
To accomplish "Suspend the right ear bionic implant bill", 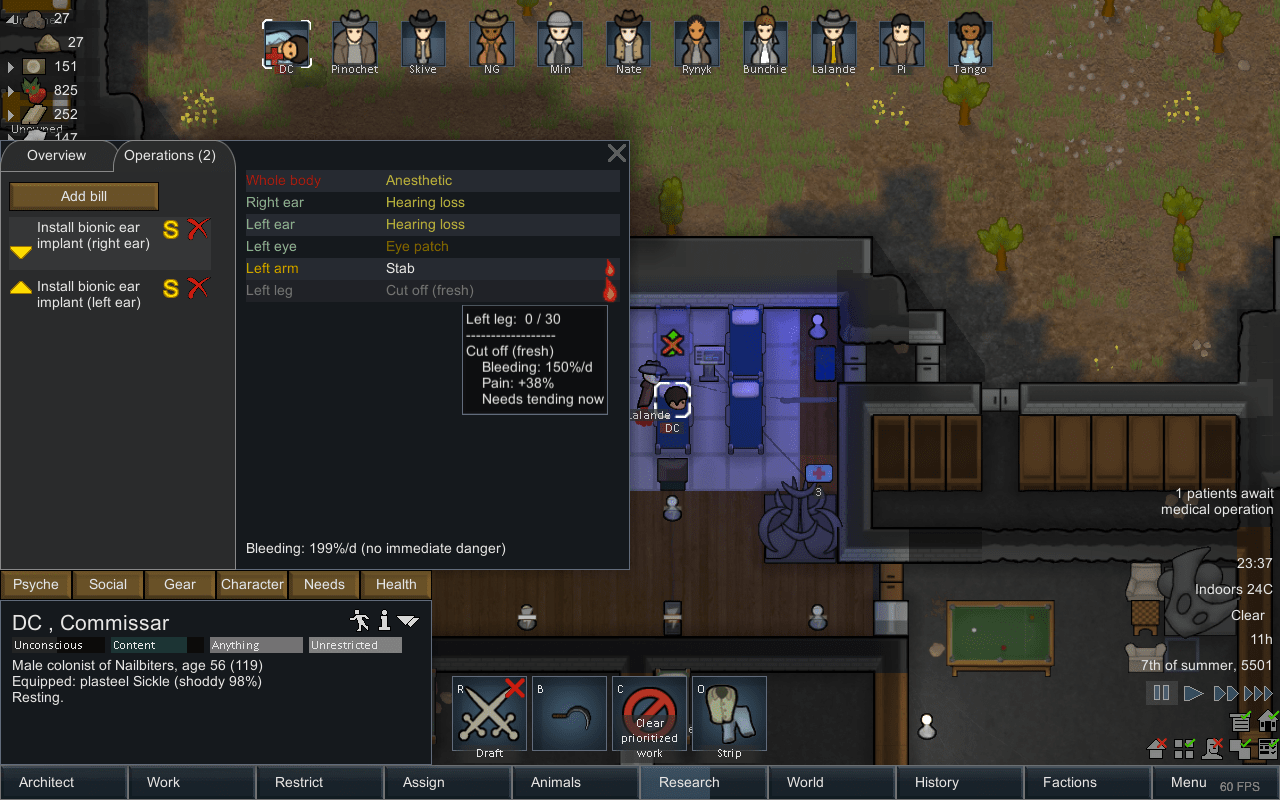I will 170,229.
